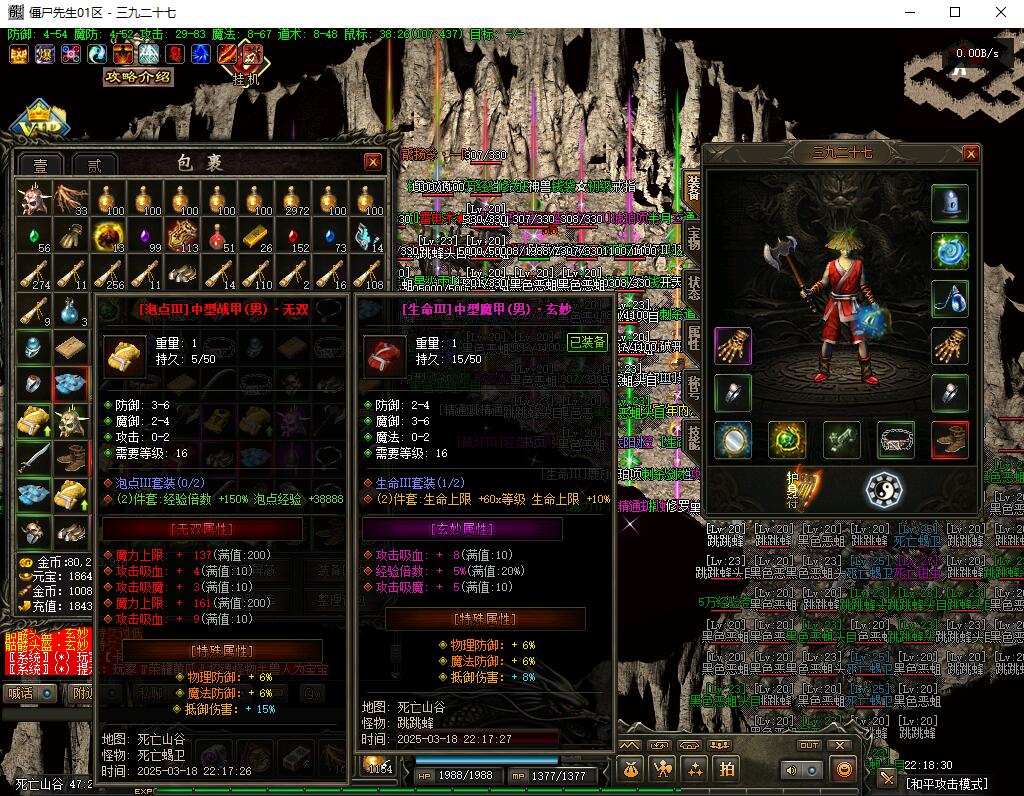
Task: Switch to the 贰 bag tab
Action: point(94,165)
